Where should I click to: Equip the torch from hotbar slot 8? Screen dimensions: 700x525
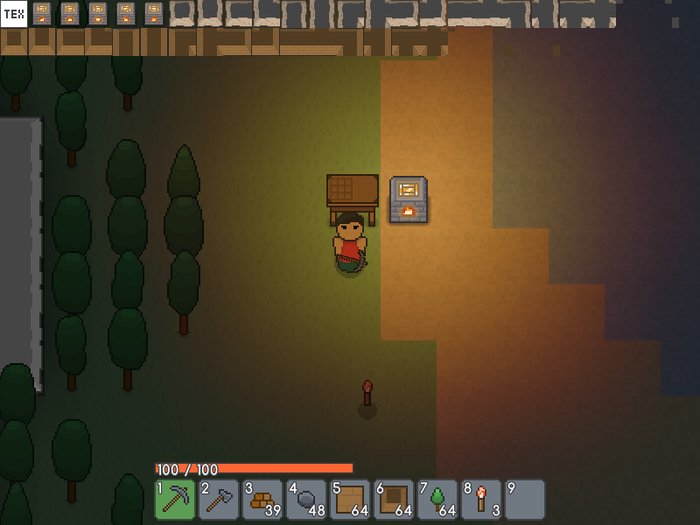482,499
